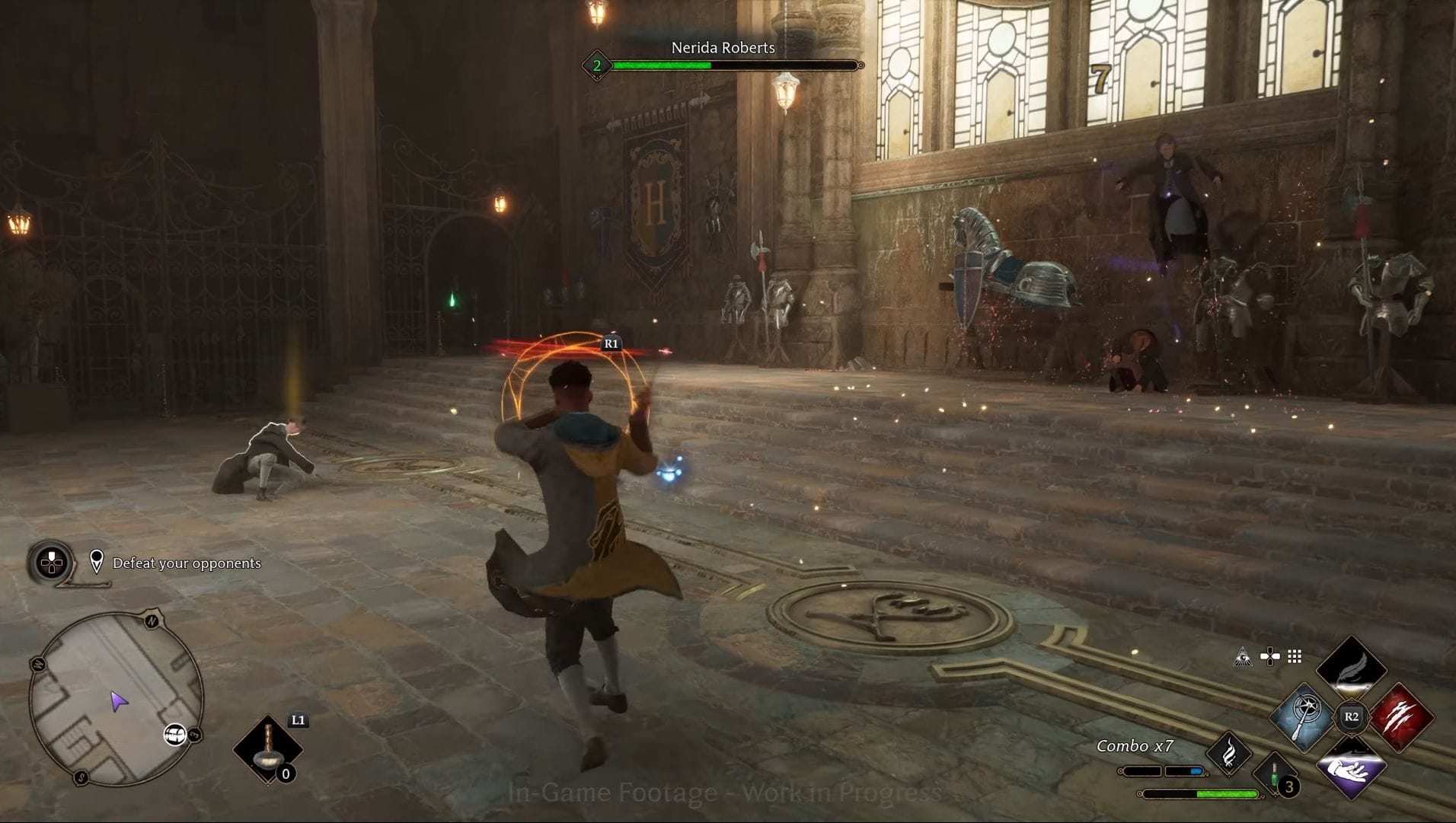Use the green healing potion slot
The width and height of the screenshot is (1456, 823).
[1276, 777]
